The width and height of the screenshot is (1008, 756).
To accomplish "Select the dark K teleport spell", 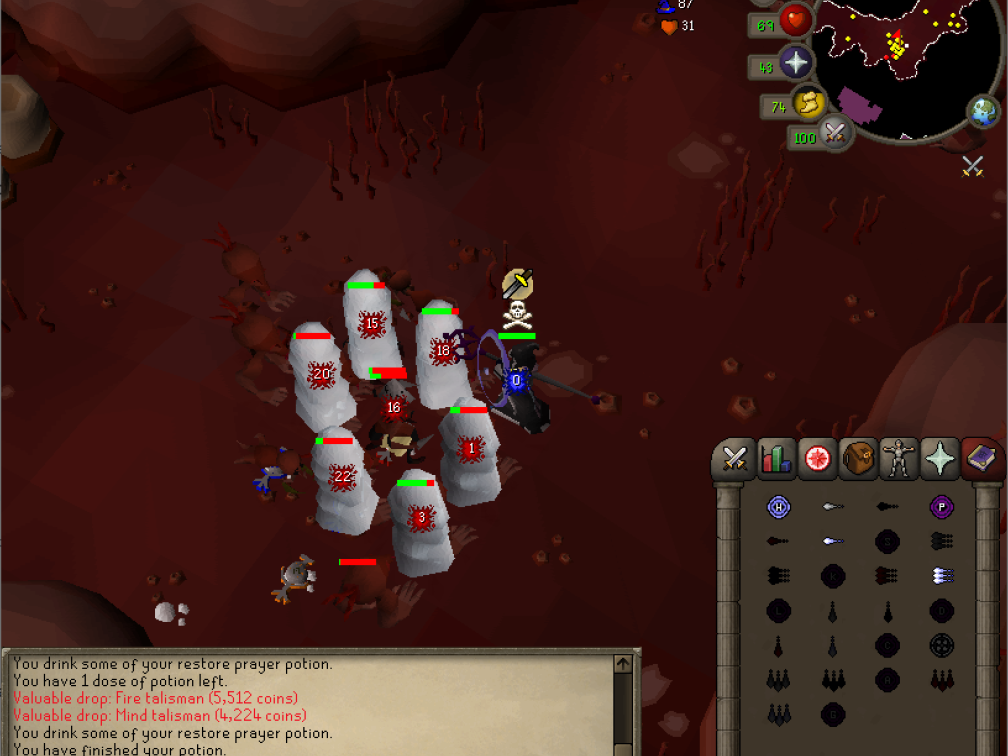I will click(832, 575).
